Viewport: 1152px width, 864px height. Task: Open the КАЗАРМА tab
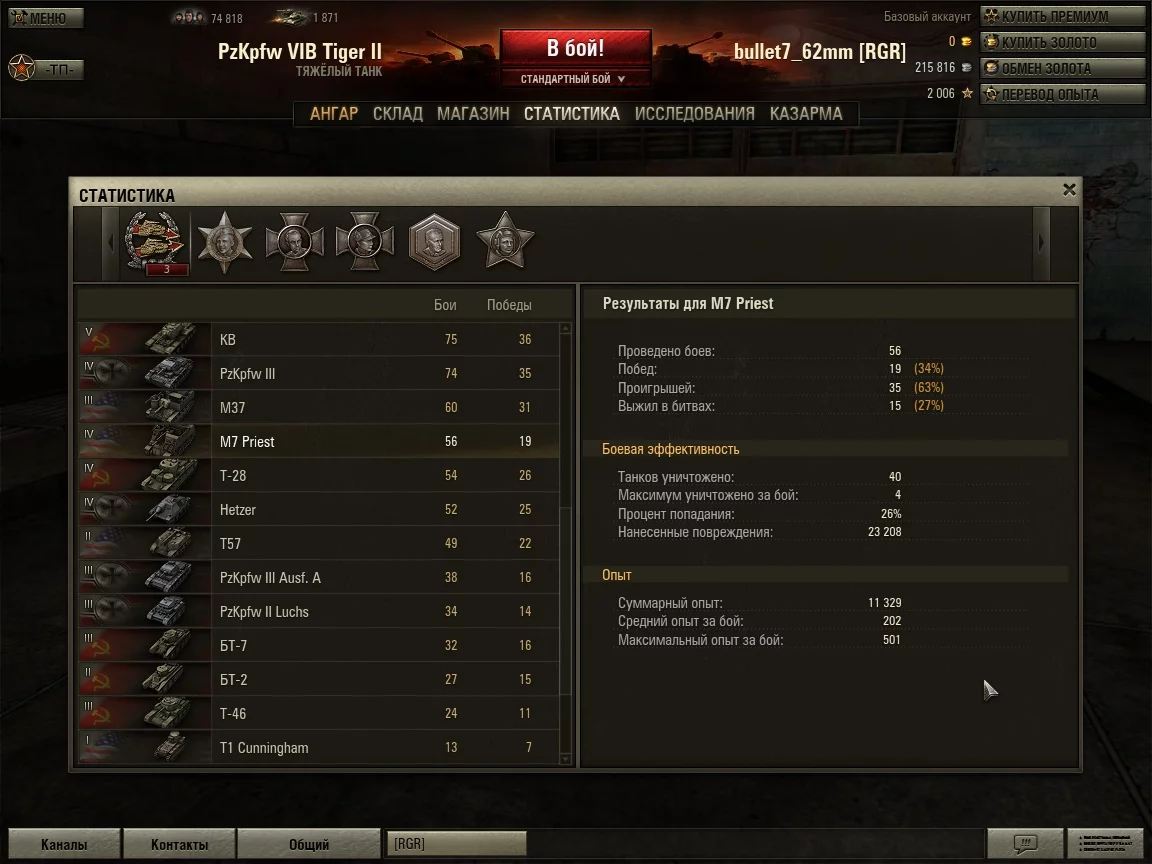click(x=806, y=114)
